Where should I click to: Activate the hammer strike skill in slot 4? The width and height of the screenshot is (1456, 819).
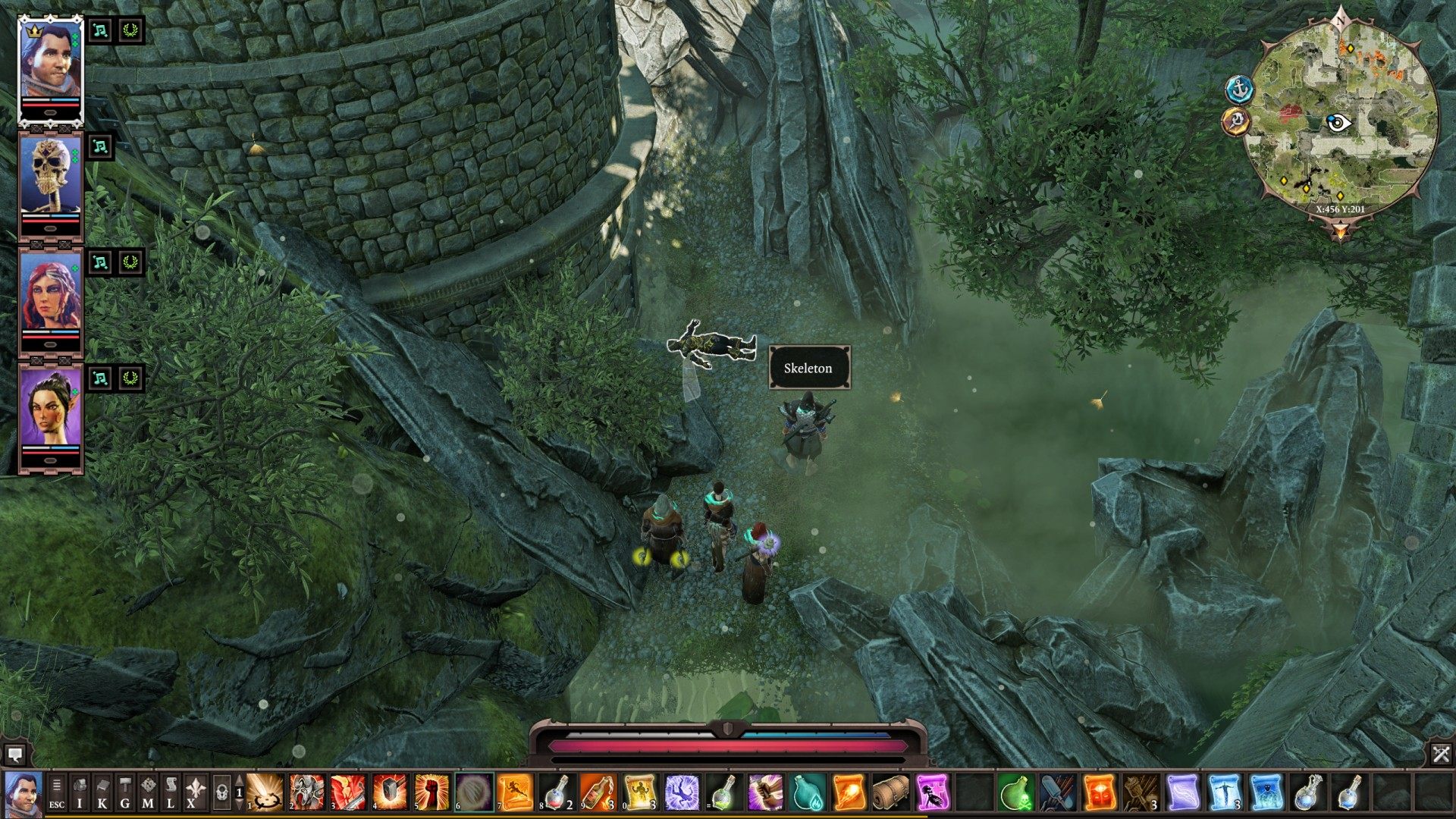click(390, 792)
